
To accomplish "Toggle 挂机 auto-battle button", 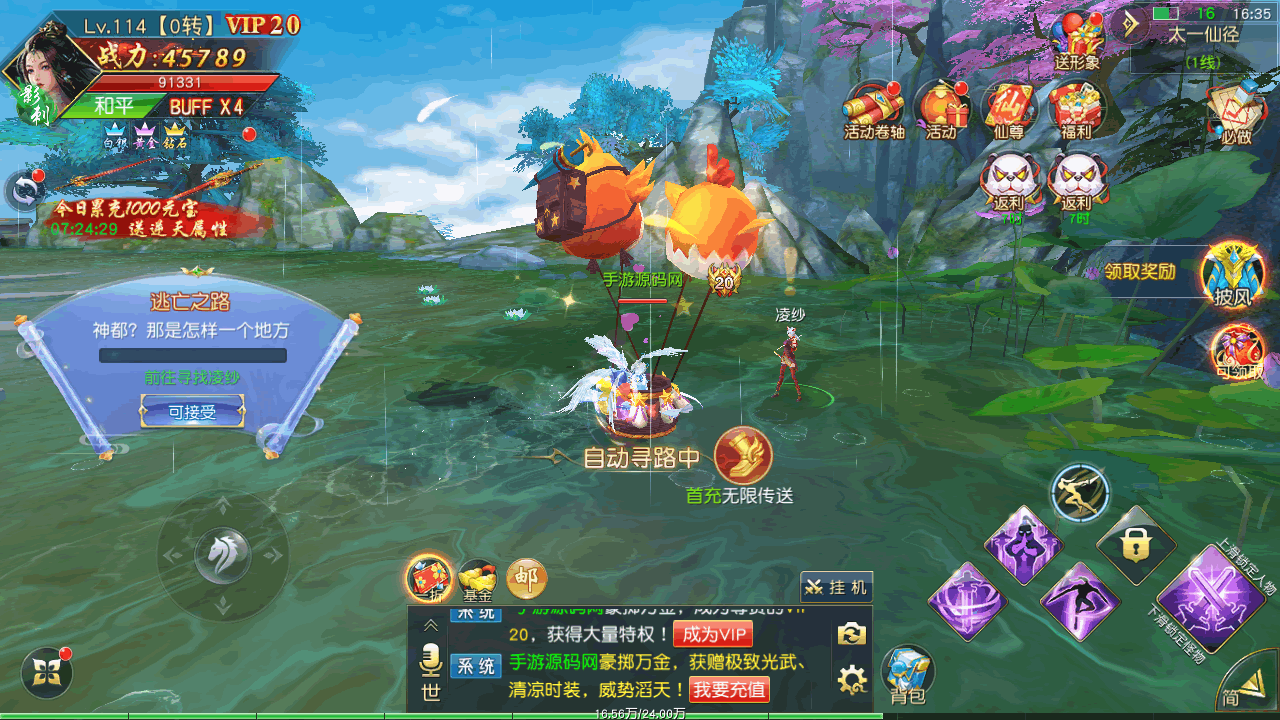I will point(836,587).
